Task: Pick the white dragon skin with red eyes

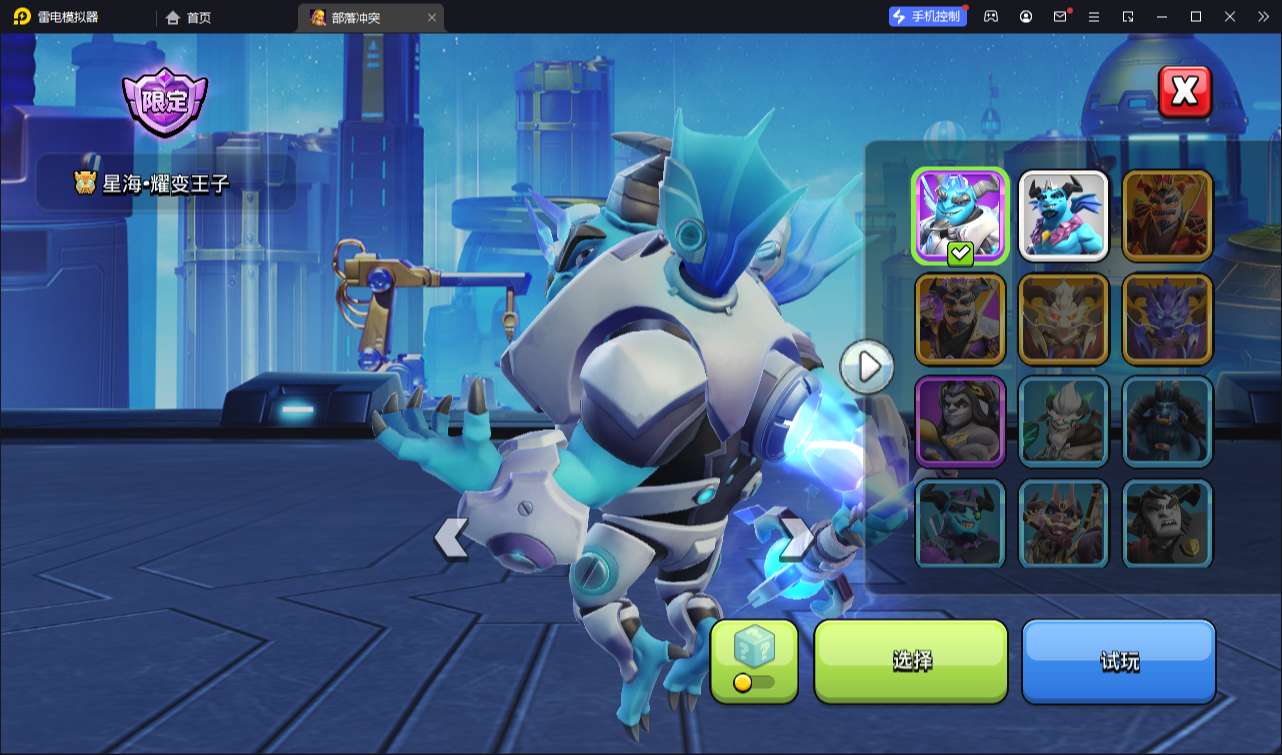Action: coord(1063,319)
